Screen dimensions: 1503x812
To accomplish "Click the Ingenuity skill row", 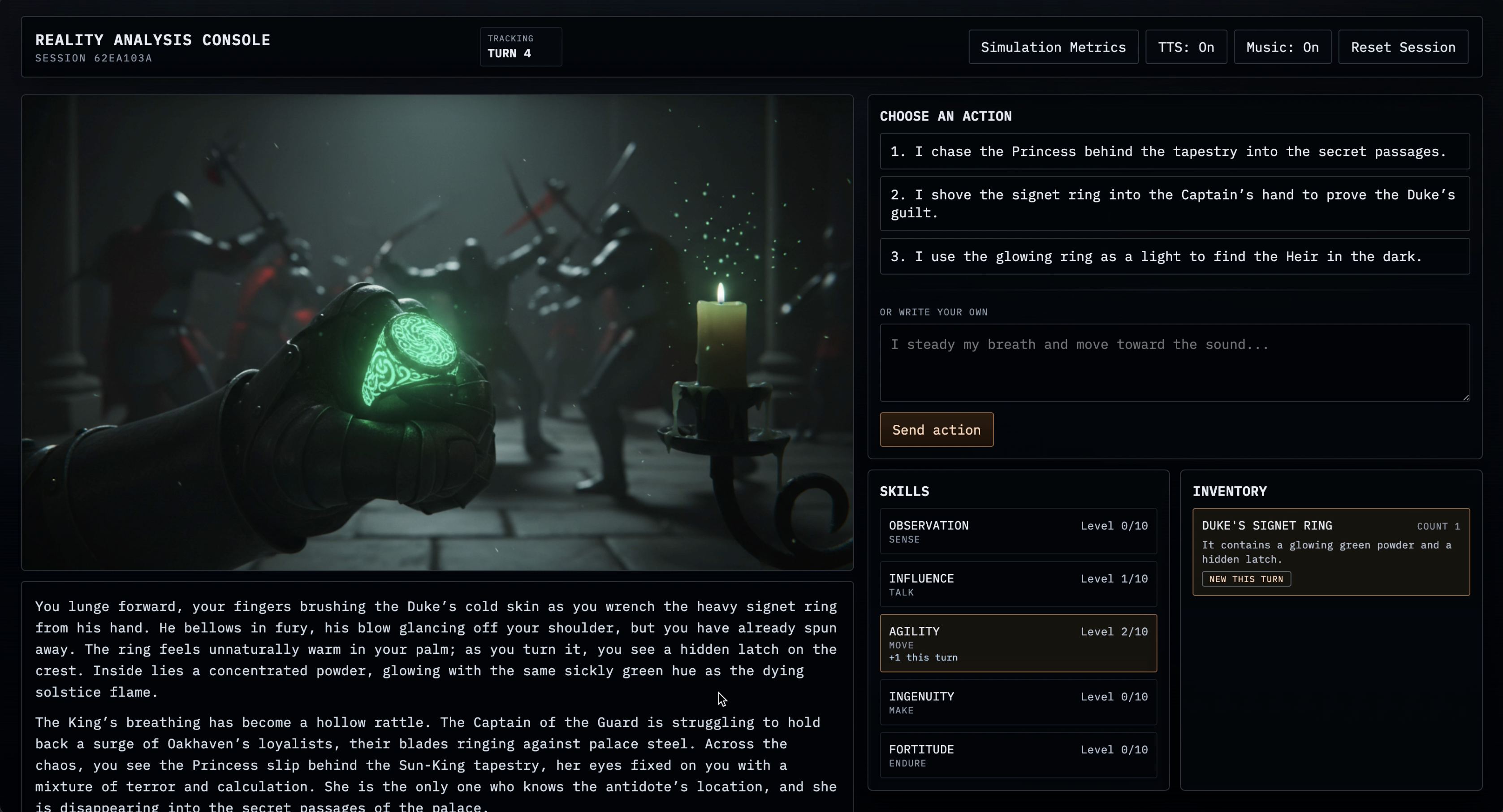I will tap(1018, 702).
